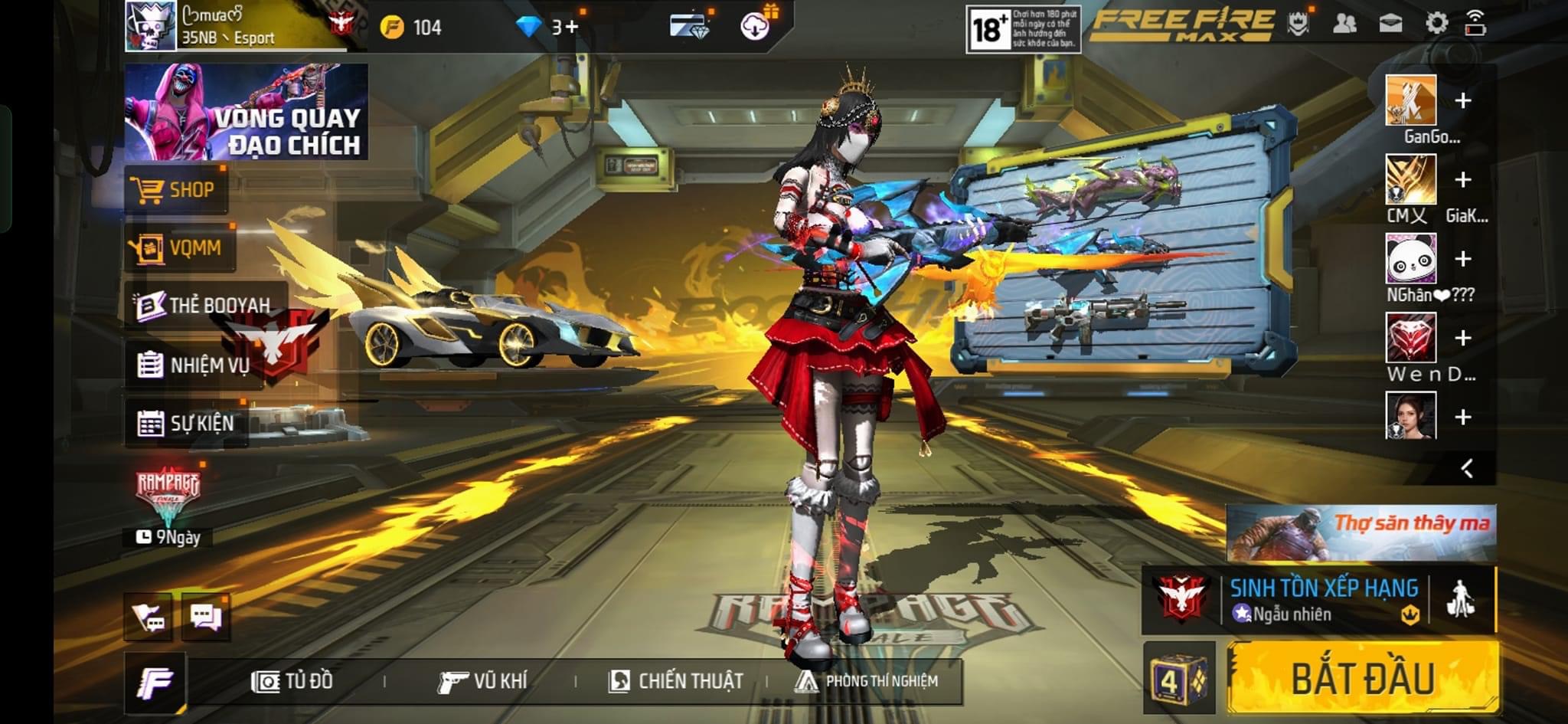Open the friends list icon

coord(1344,24)
